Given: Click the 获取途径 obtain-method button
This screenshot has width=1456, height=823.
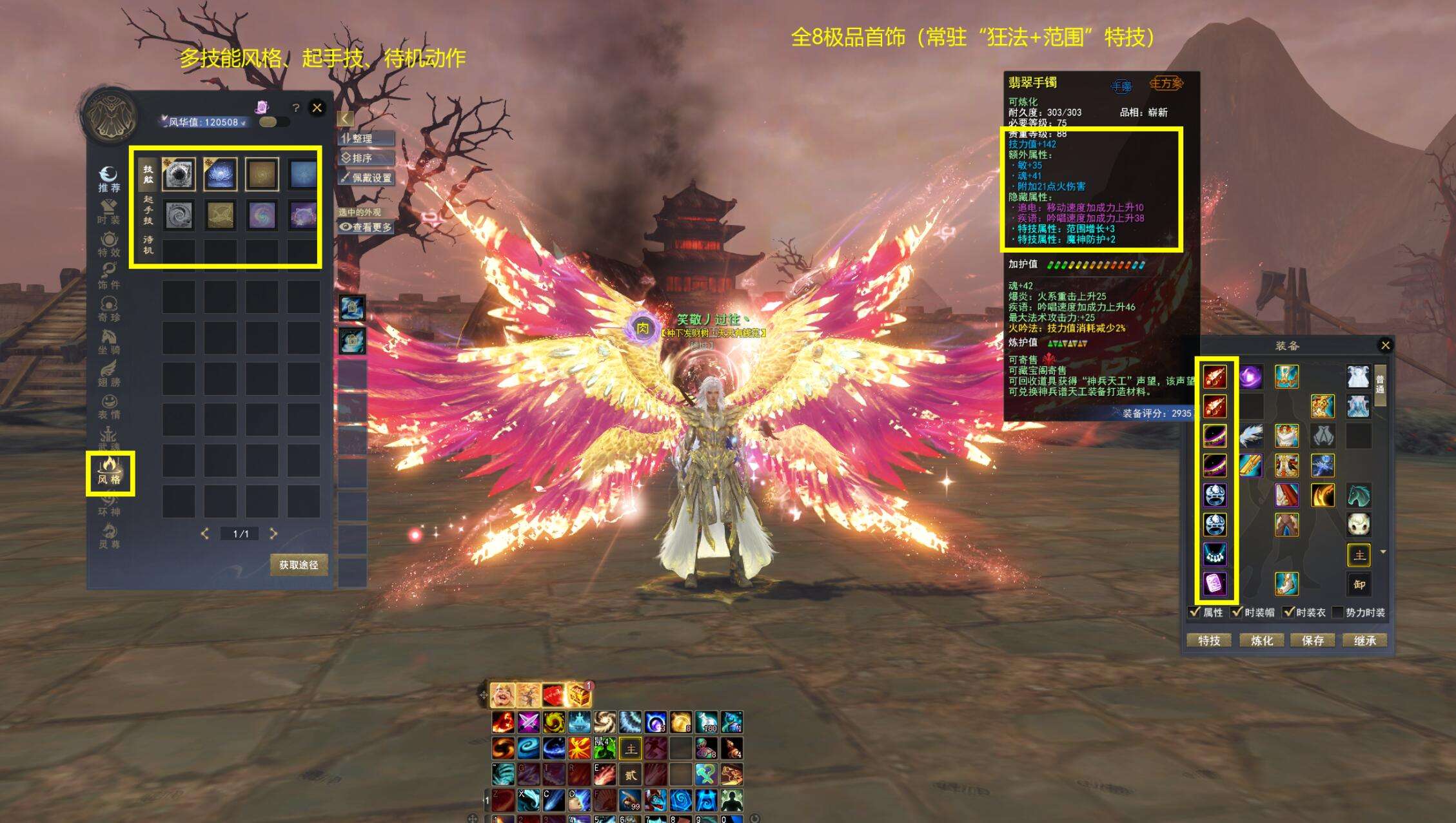Looking at the screenshot, I should (299, 565).
